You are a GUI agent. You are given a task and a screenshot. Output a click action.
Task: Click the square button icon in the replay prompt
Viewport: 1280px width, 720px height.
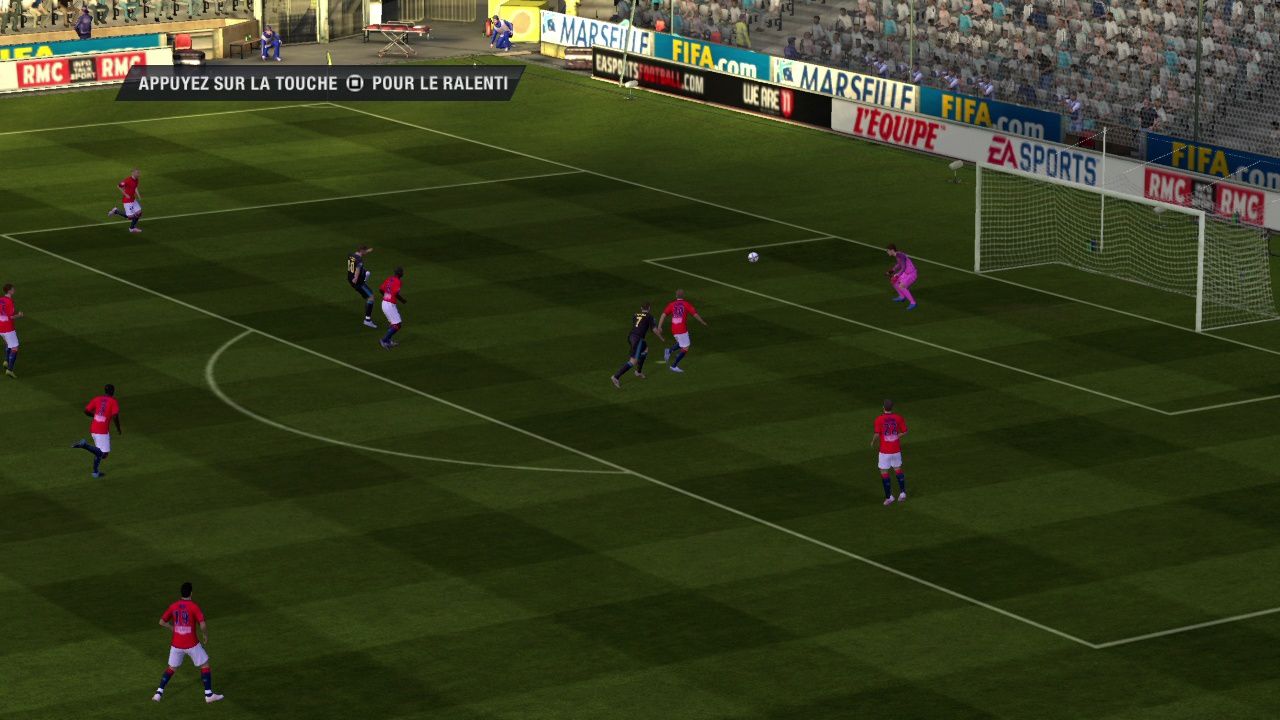pyautogui.click(x=355, y=84)
